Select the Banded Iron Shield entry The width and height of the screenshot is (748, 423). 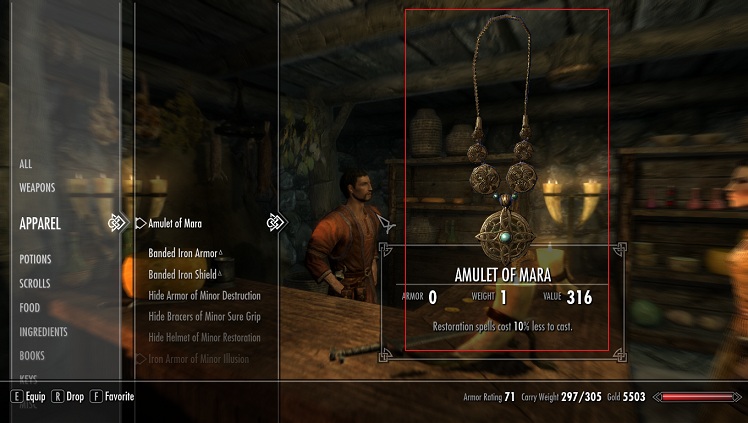point(183,274)
